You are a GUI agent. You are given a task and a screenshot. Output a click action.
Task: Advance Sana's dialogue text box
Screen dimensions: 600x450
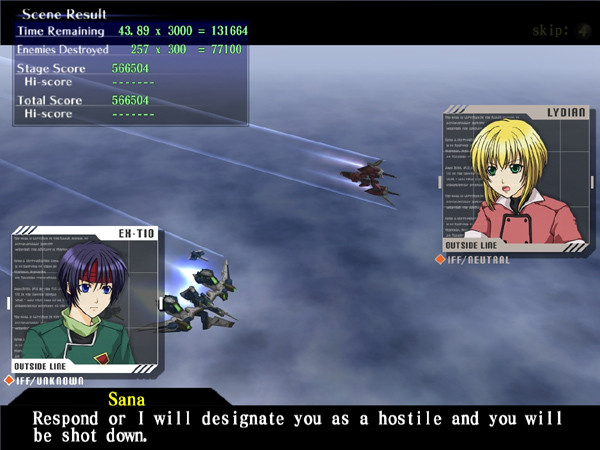300,422
